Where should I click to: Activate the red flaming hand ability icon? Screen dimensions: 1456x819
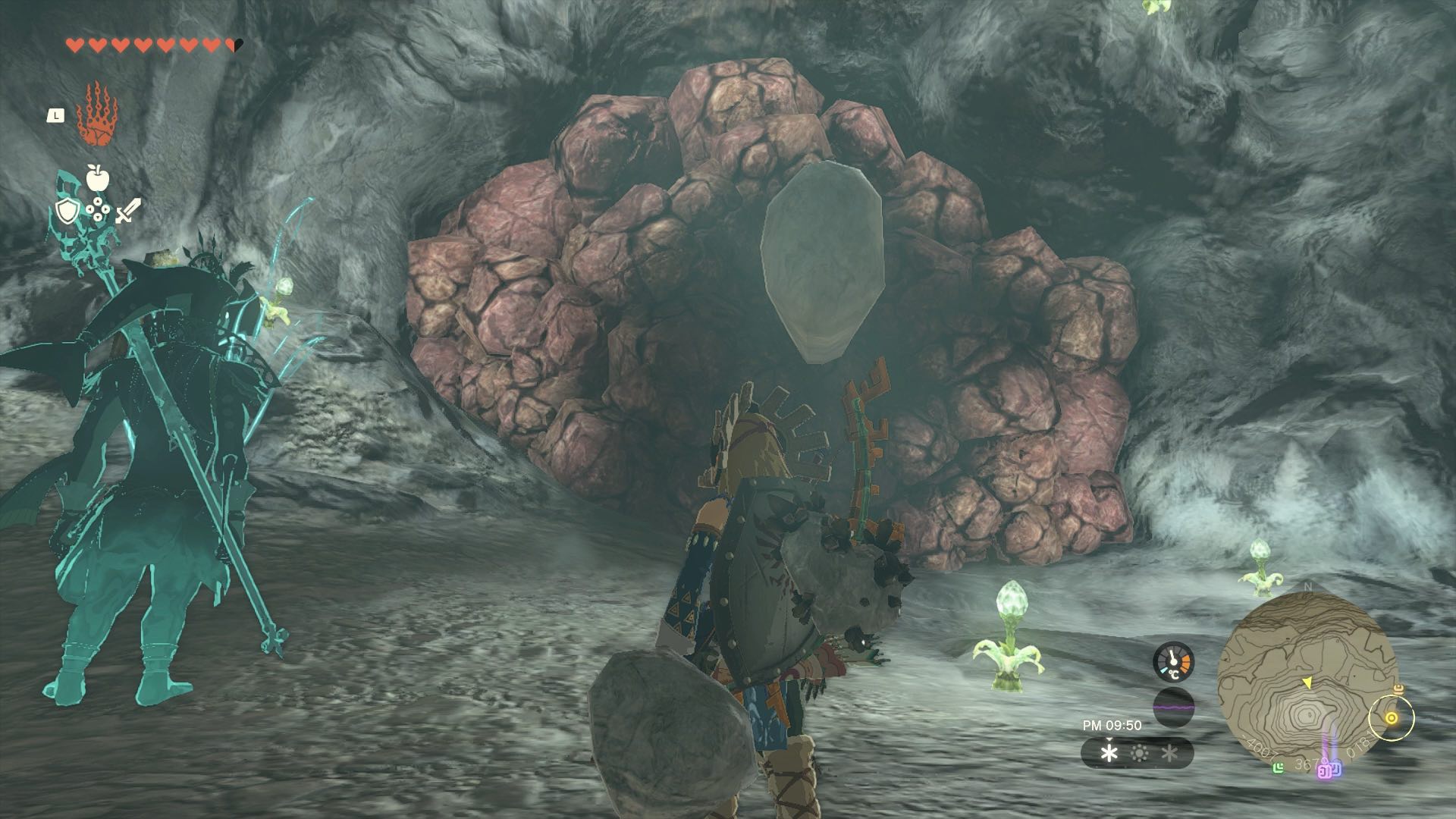click(x=96, y=115)
